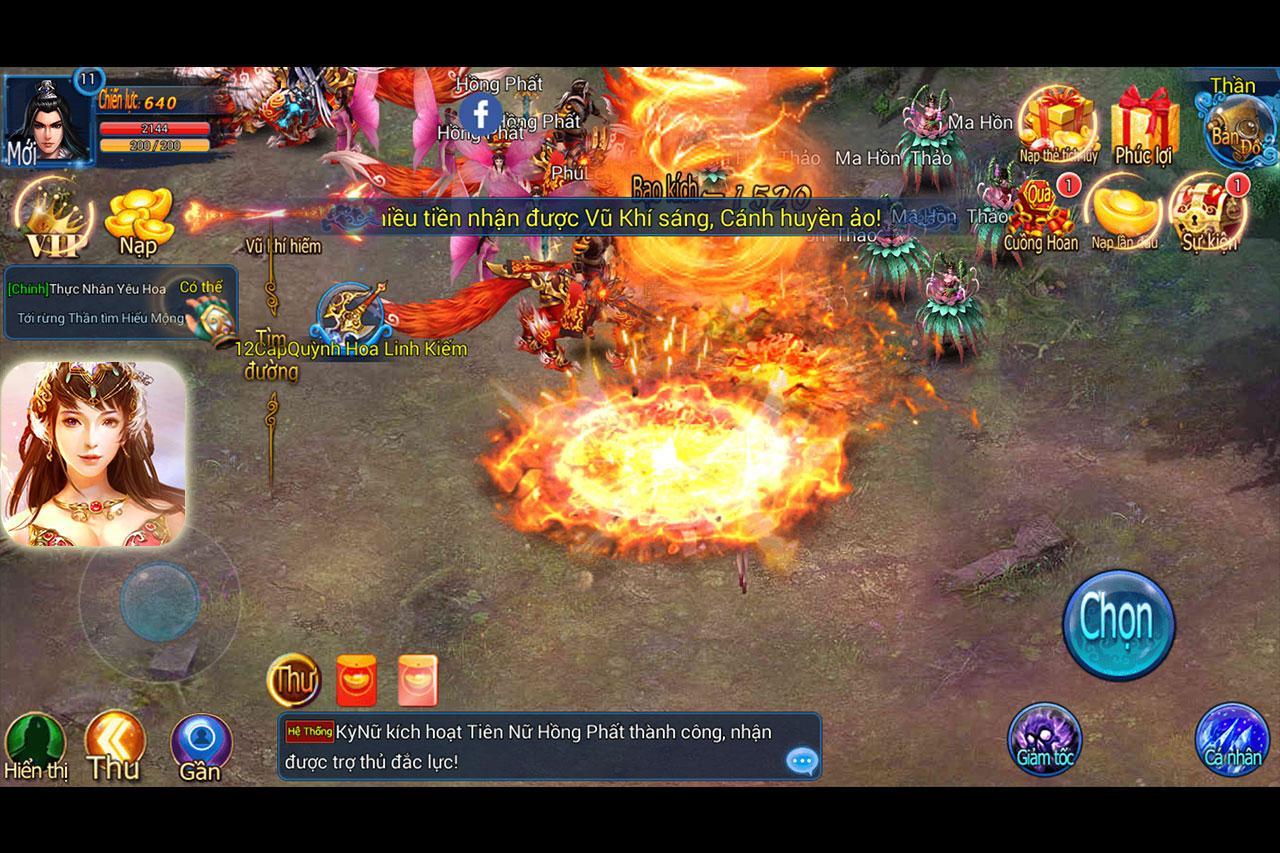1280x853 pixels.
Task: Open the Thư mail icon
Action: (293, 681)
